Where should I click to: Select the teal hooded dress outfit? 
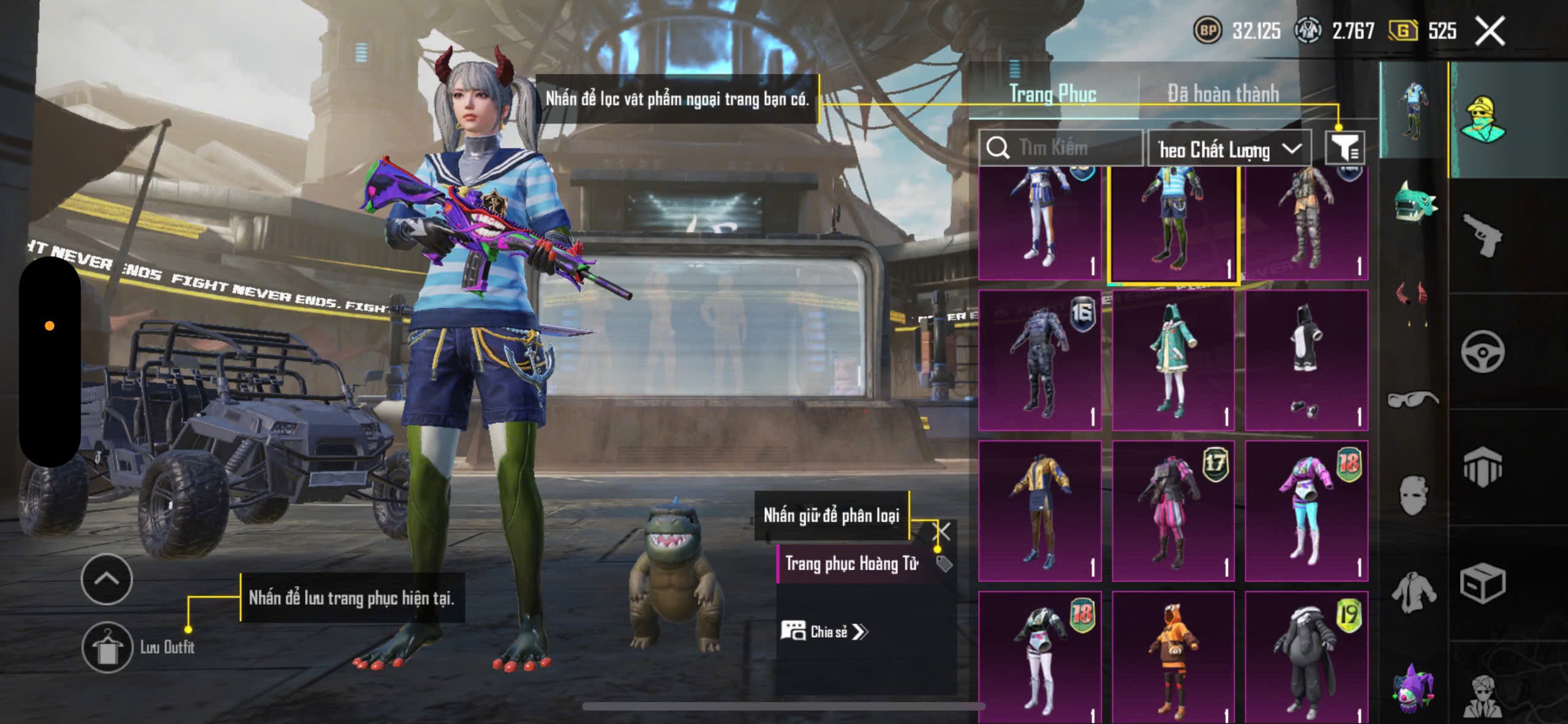click(x=1172, y=360)
